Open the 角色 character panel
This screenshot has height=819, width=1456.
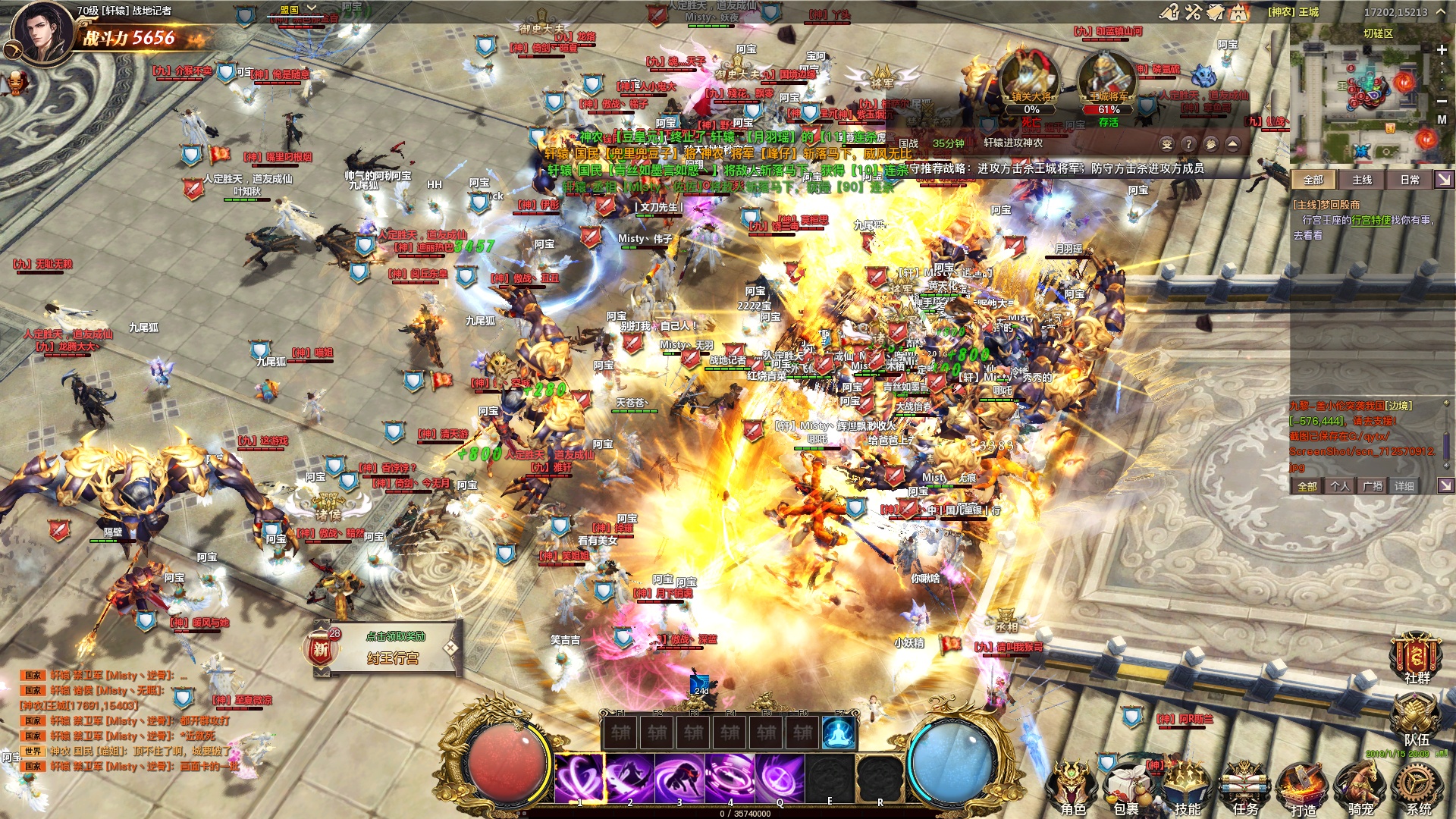tap(1072, 787)
